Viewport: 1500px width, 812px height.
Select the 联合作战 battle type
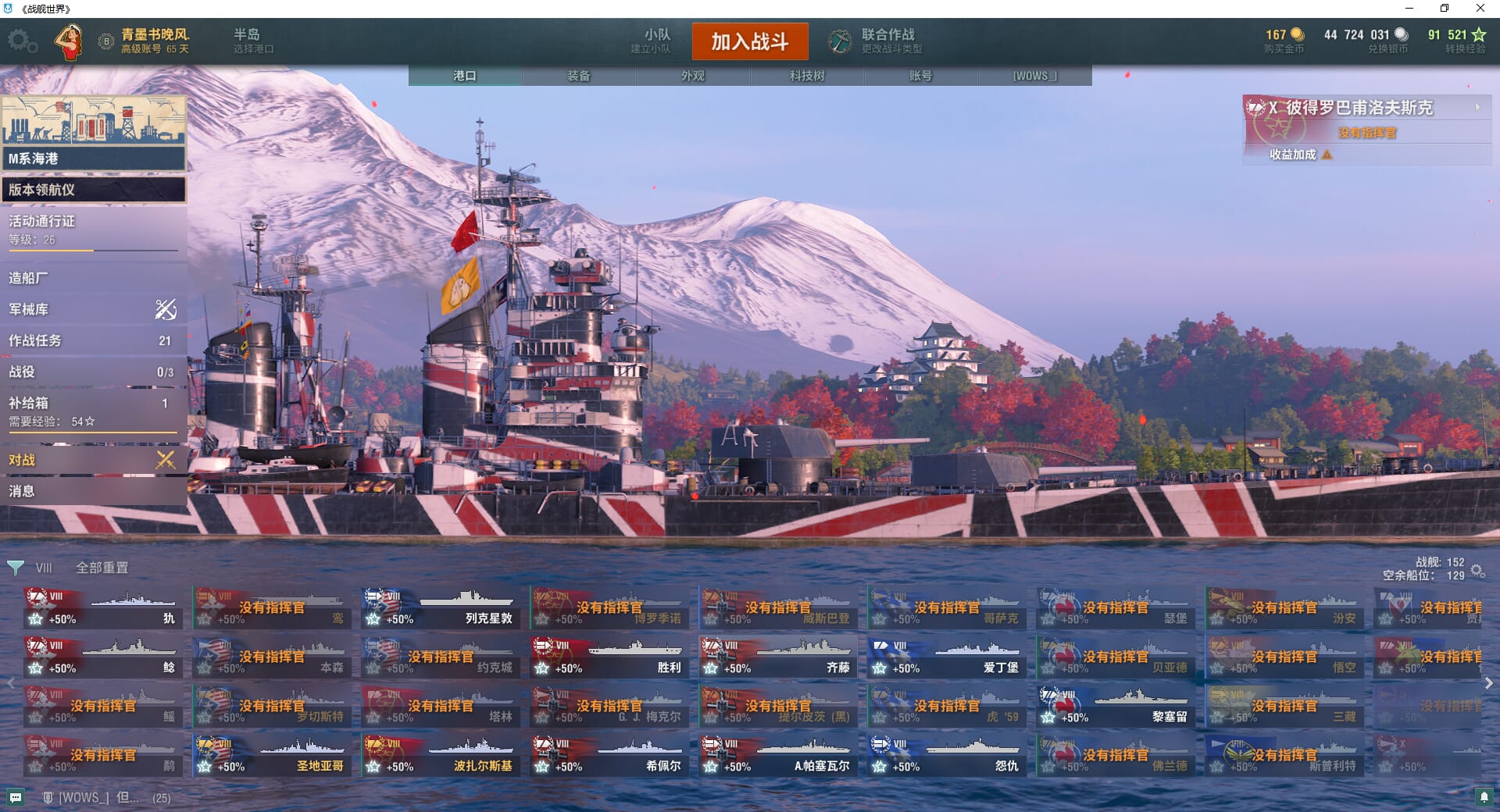[877, 41]
